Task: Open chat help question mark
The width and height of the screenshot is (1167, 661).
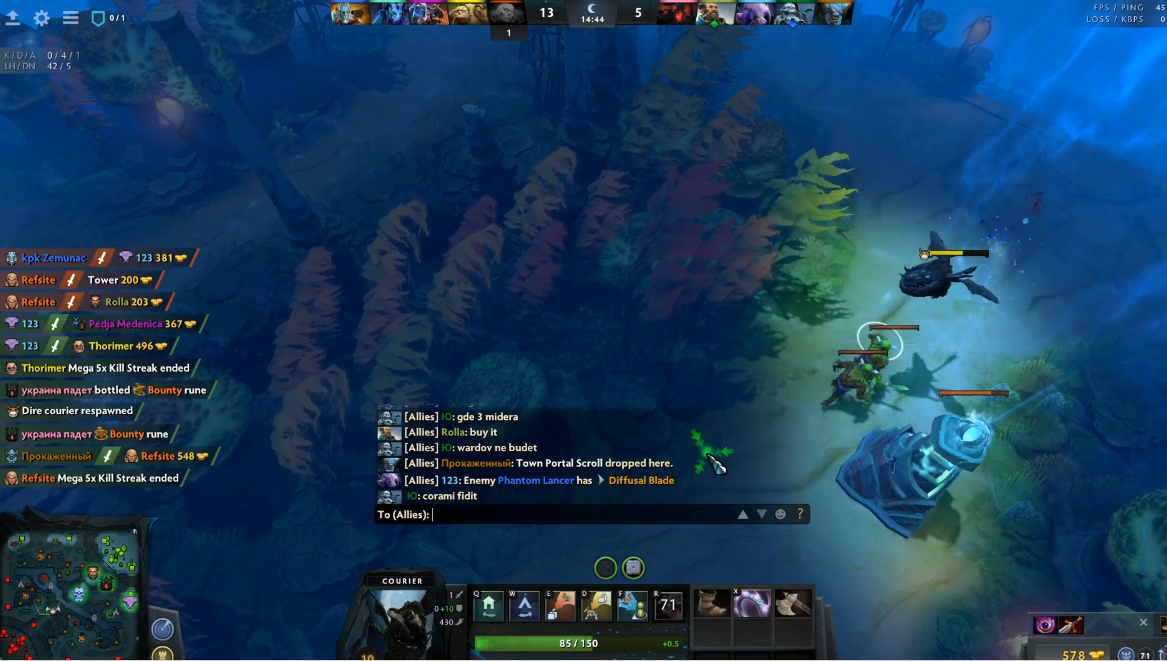Action: (800, 514)
